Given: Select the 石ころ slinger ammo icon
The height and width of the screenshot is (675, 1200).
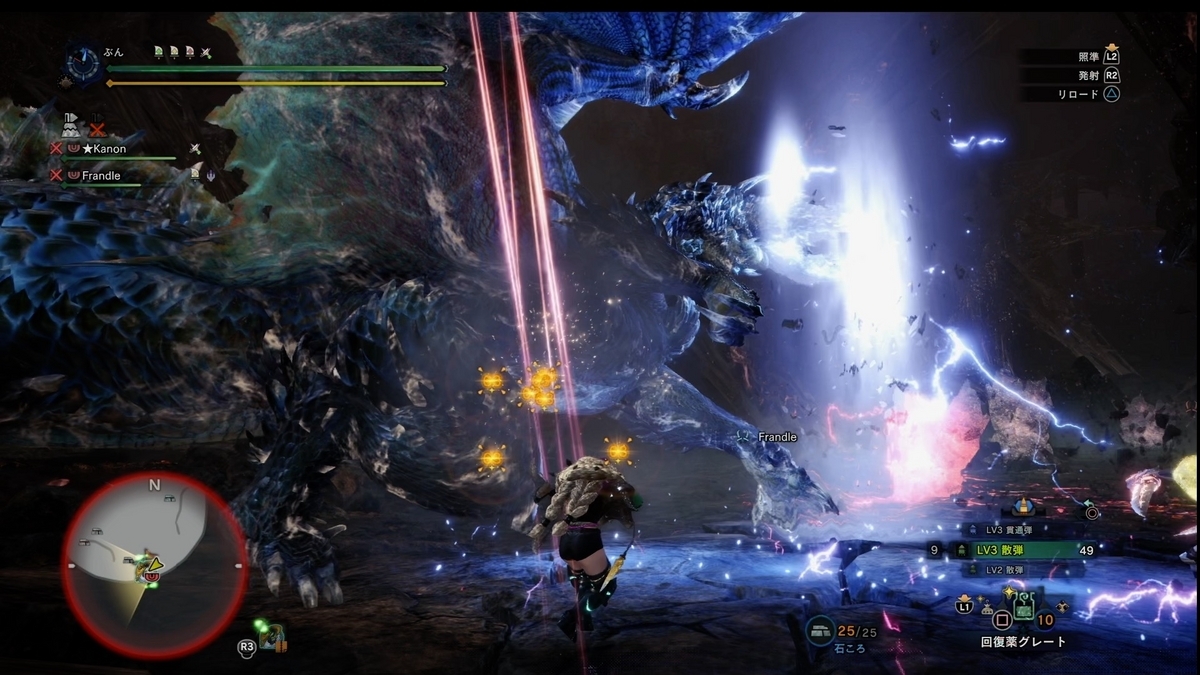Looking at the screenshot, I should 822,631.
